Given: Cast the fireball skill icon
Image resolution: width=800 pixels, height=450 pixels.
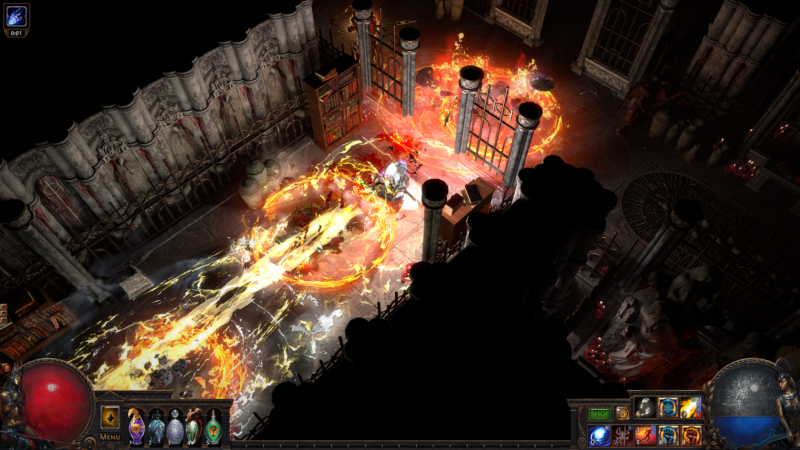Looking at the screenshot, I should click(691, 408).
